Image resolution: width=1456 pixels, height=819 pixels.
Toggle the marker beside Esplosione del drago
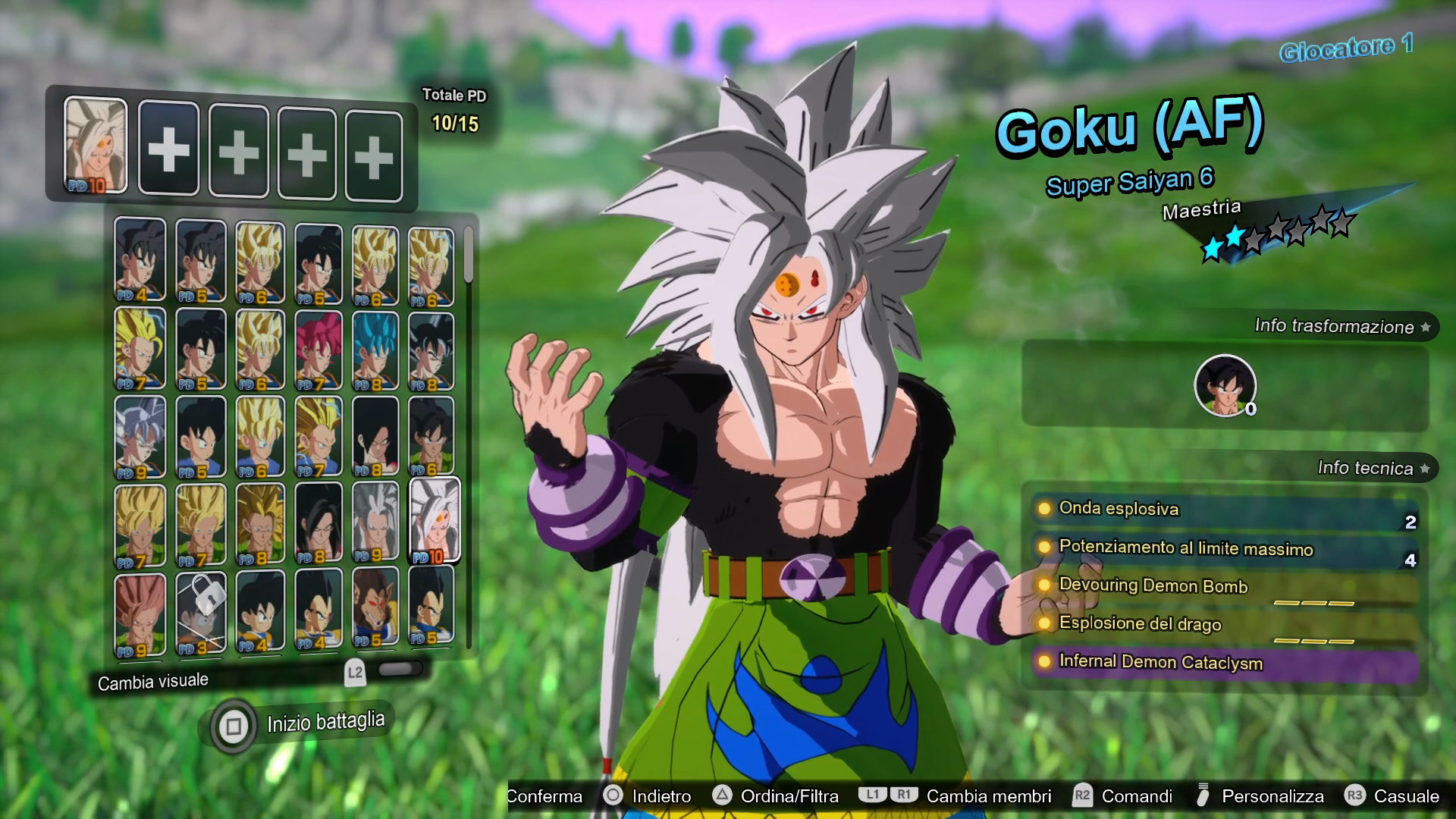click(1046, 624)
